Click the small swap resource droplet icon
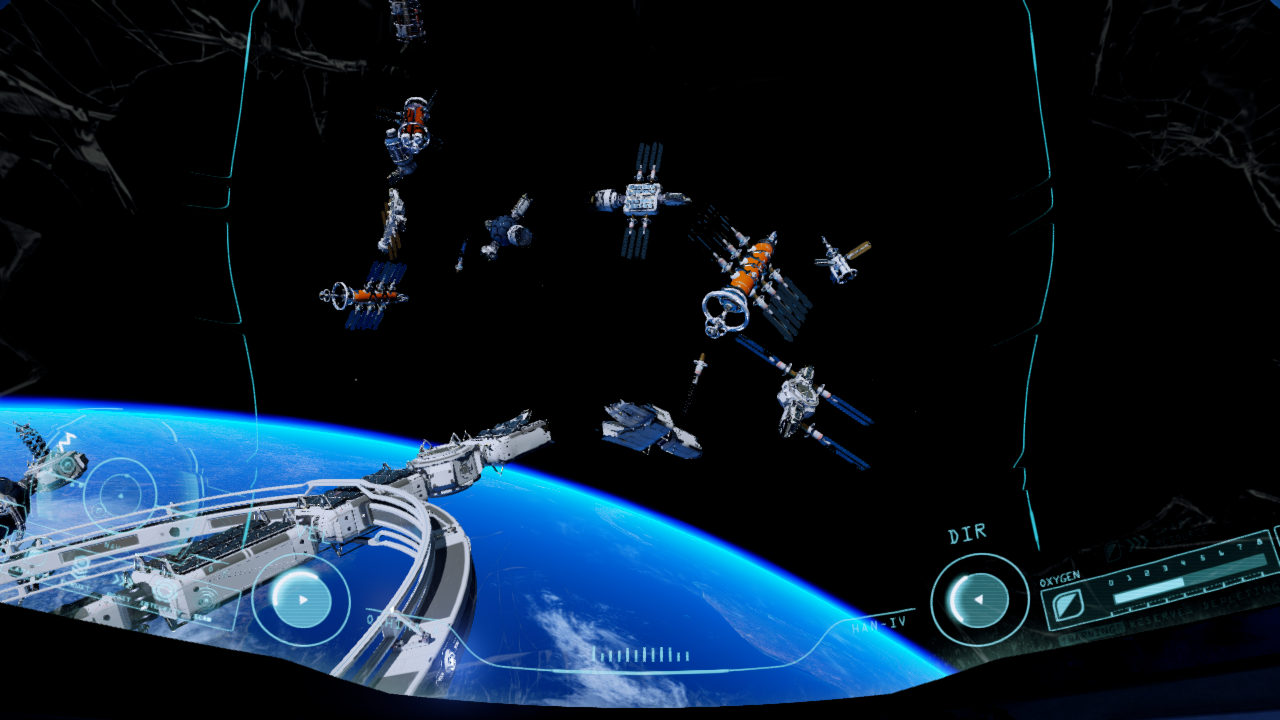Screen dimensions: 1280x720 click(x=1112, y=551)
